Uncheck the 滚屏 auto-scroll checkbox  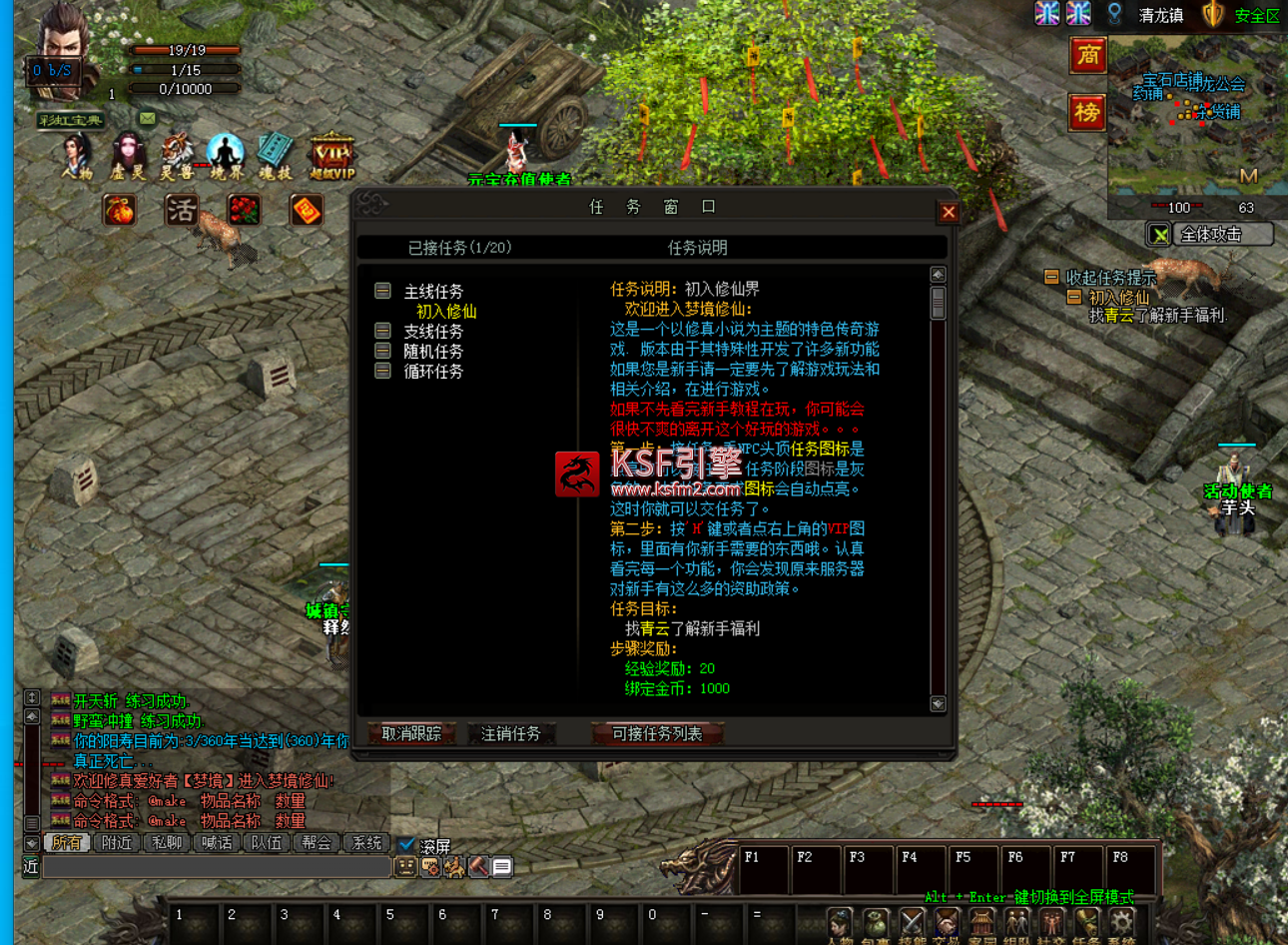(x=406, y=844)
